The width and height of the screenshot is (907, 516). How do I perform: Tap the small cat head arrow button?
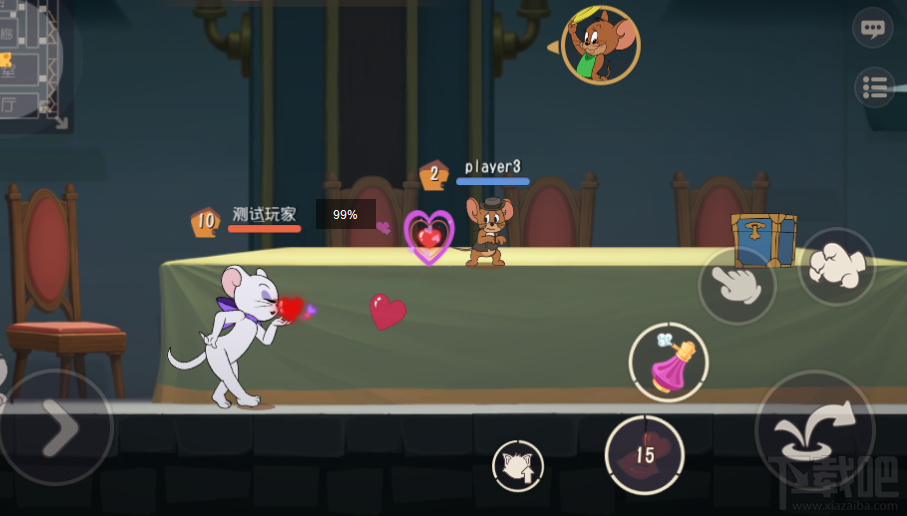point(518,466)
